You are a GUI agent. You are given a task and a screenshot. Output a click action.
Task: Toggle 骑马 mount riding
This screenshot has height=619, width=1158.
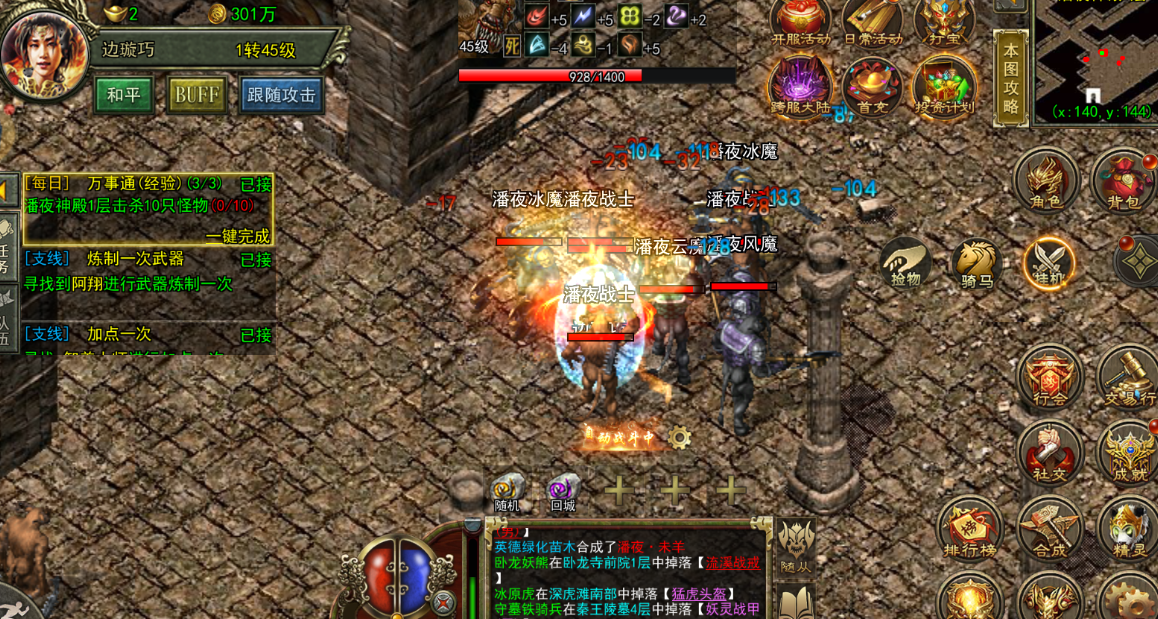click(x=977, y=265)
